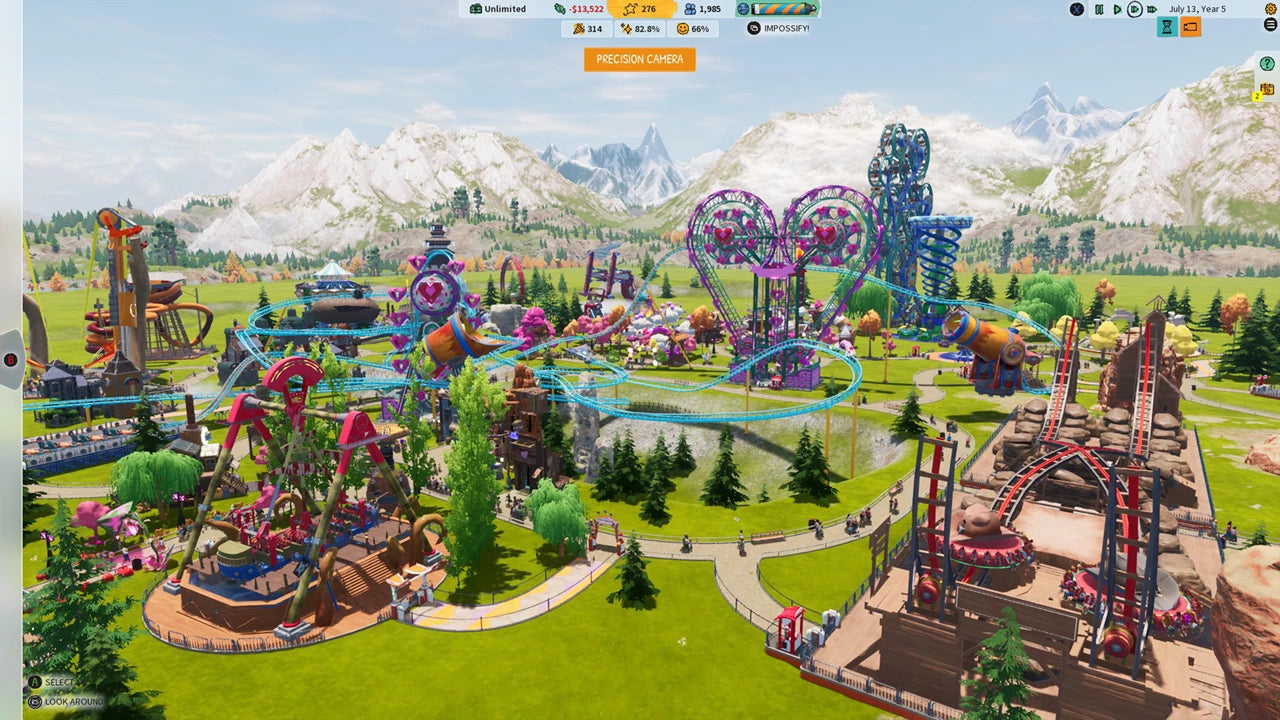Open the help question mark icon
The height and width of the screenshot is (720, 1280).
tap(1265, 63)
